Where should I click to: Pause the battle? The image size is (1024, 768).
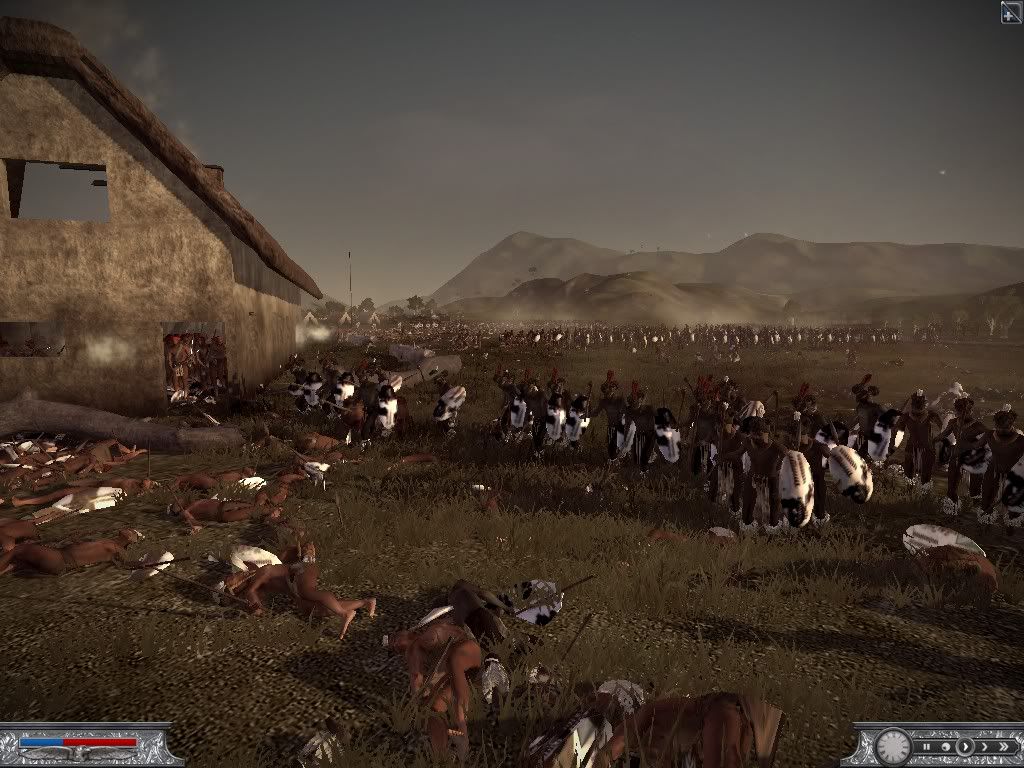point(928,746)
